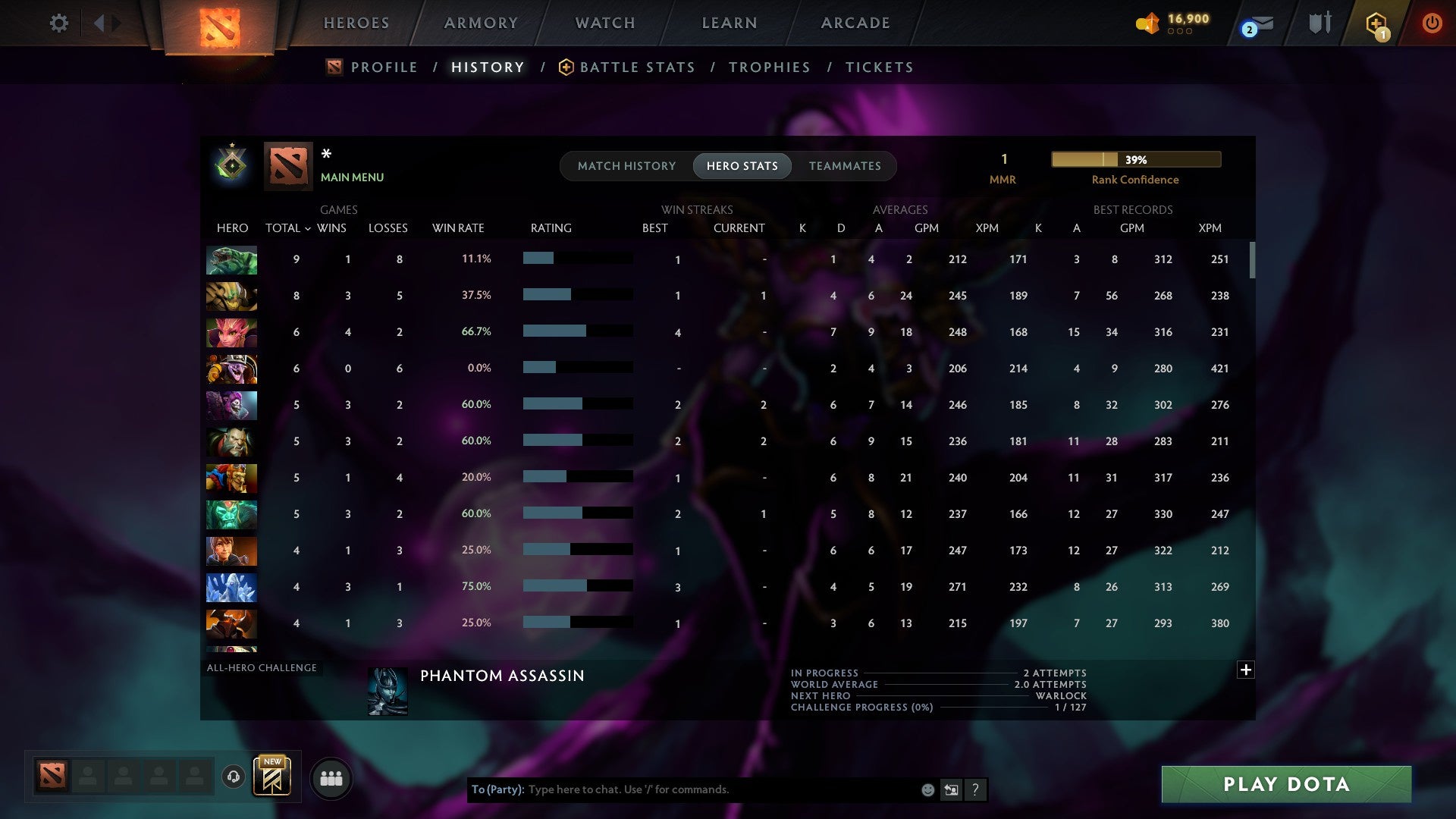The height and width of the screenshot is (819, 1456).
Task: Click the Phantom Assassin challenge portrait
Action: (388, 691)
